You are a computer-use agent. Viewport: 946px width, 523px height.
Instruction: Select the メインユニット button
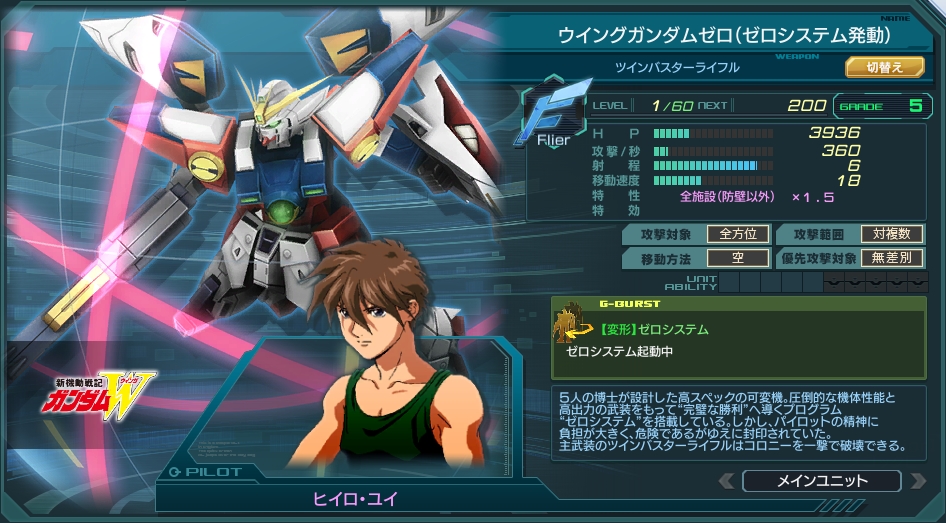pyautogui.click(x=821, y=481)
